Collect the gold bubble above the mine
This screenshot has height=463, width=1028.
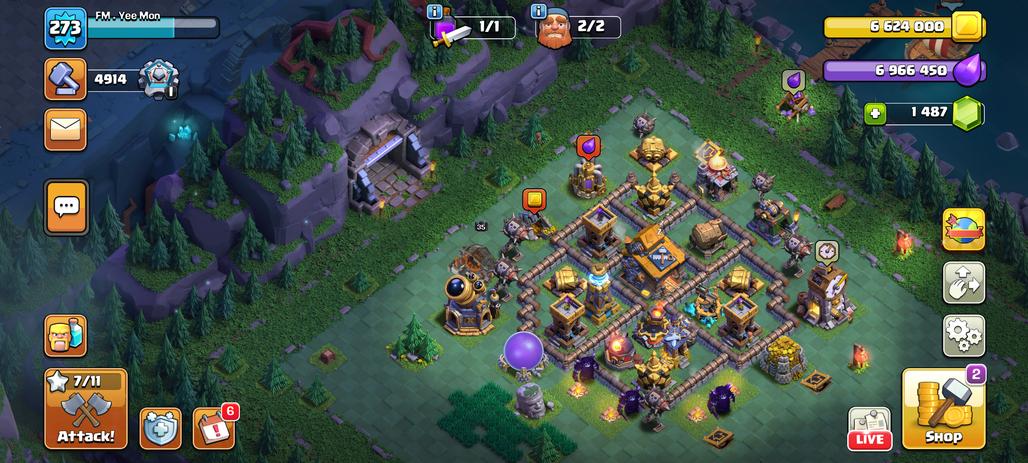[x=534, y=200]
